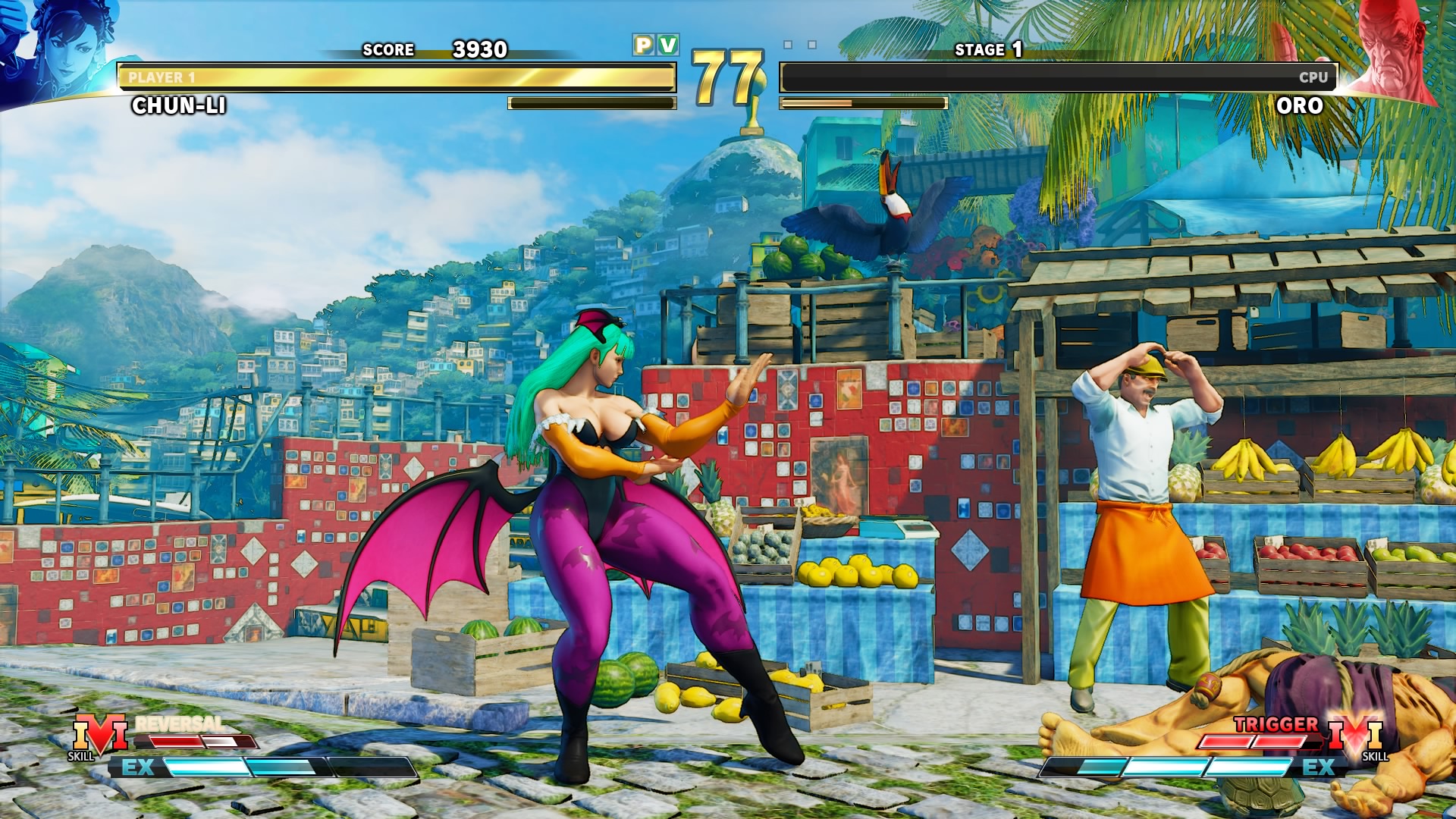The height and width of the screenshot is (819, 1456).
Task: Click the green V round-win badge
Action: pos(668,45)
